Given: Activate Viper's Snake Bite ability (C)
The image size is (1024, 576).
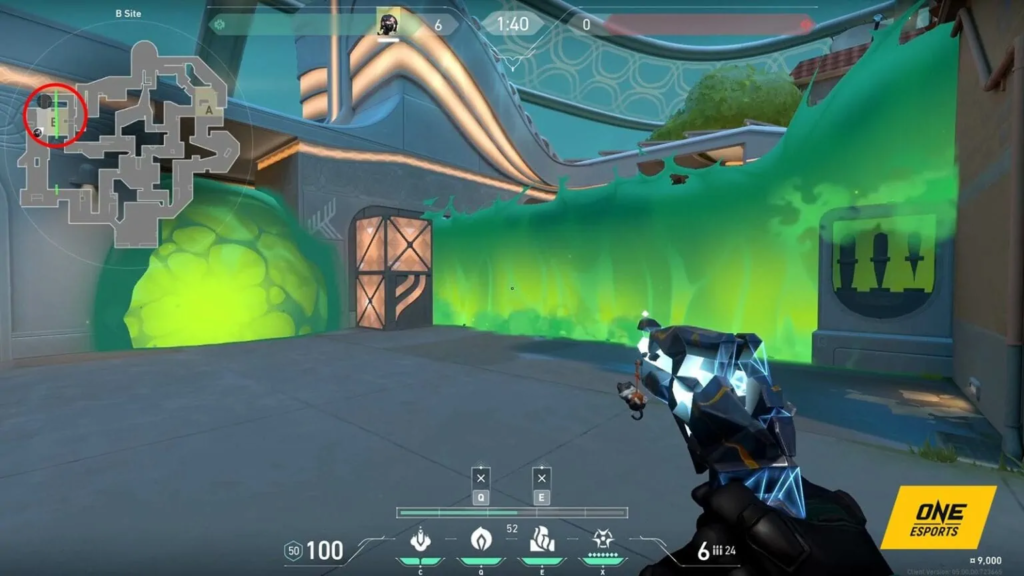Looking at the screenshot, I should pyautogui.click(x=421, y=540).
